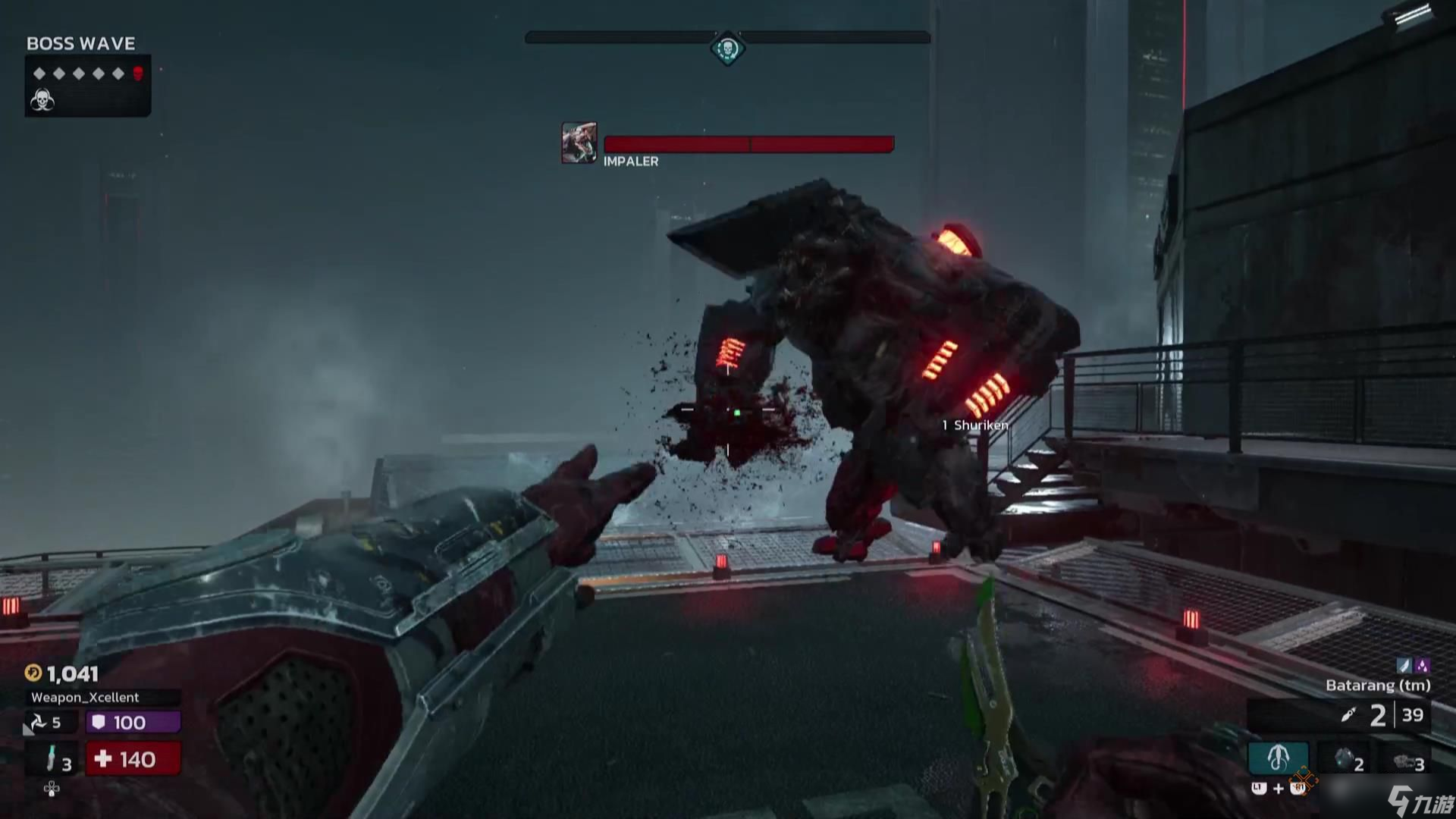Click the blue knife weapon-mod icon
The image size is (1456, 819).
(1404, 665)
